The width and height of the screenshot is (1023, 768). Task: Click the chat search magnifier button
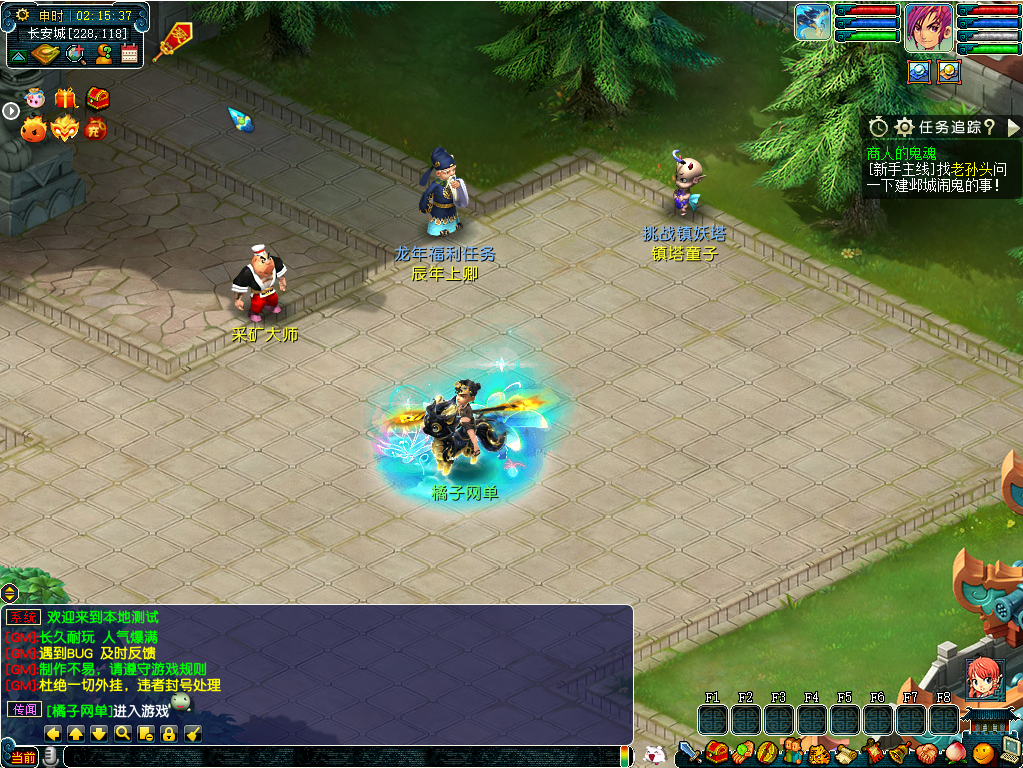click(x=122, y=734)
